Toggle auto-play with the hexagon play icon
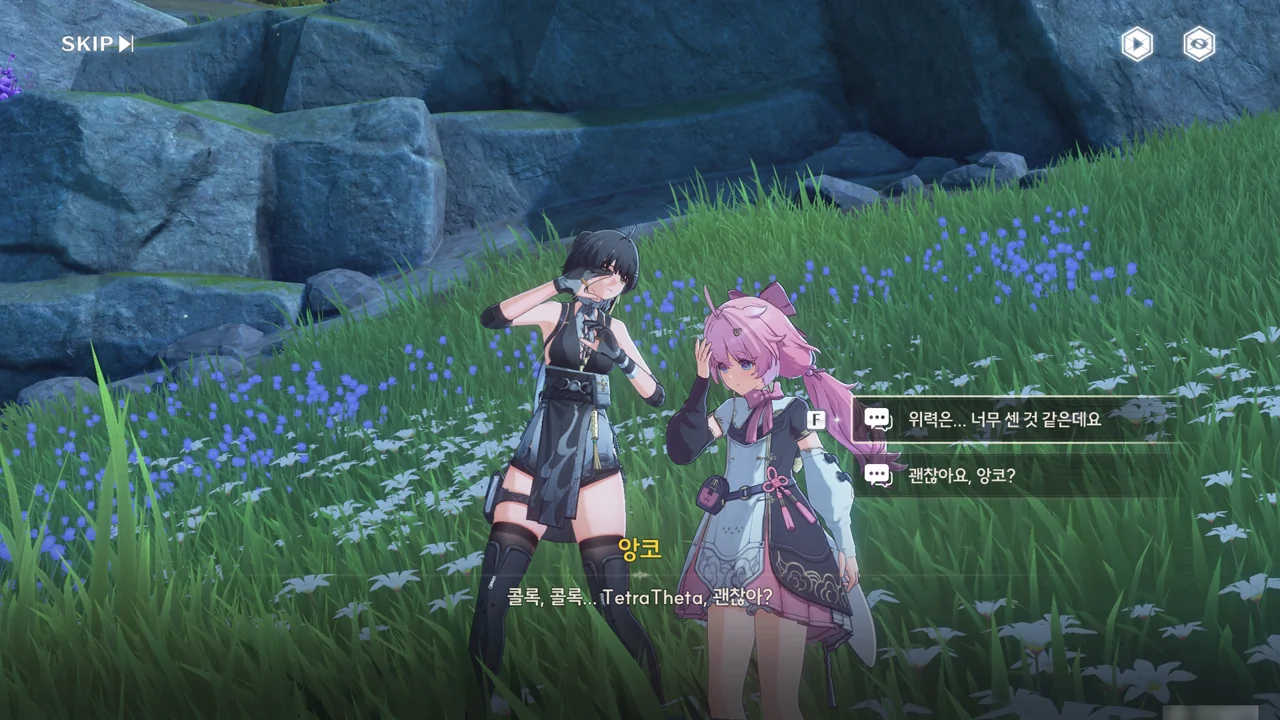 1136,44
